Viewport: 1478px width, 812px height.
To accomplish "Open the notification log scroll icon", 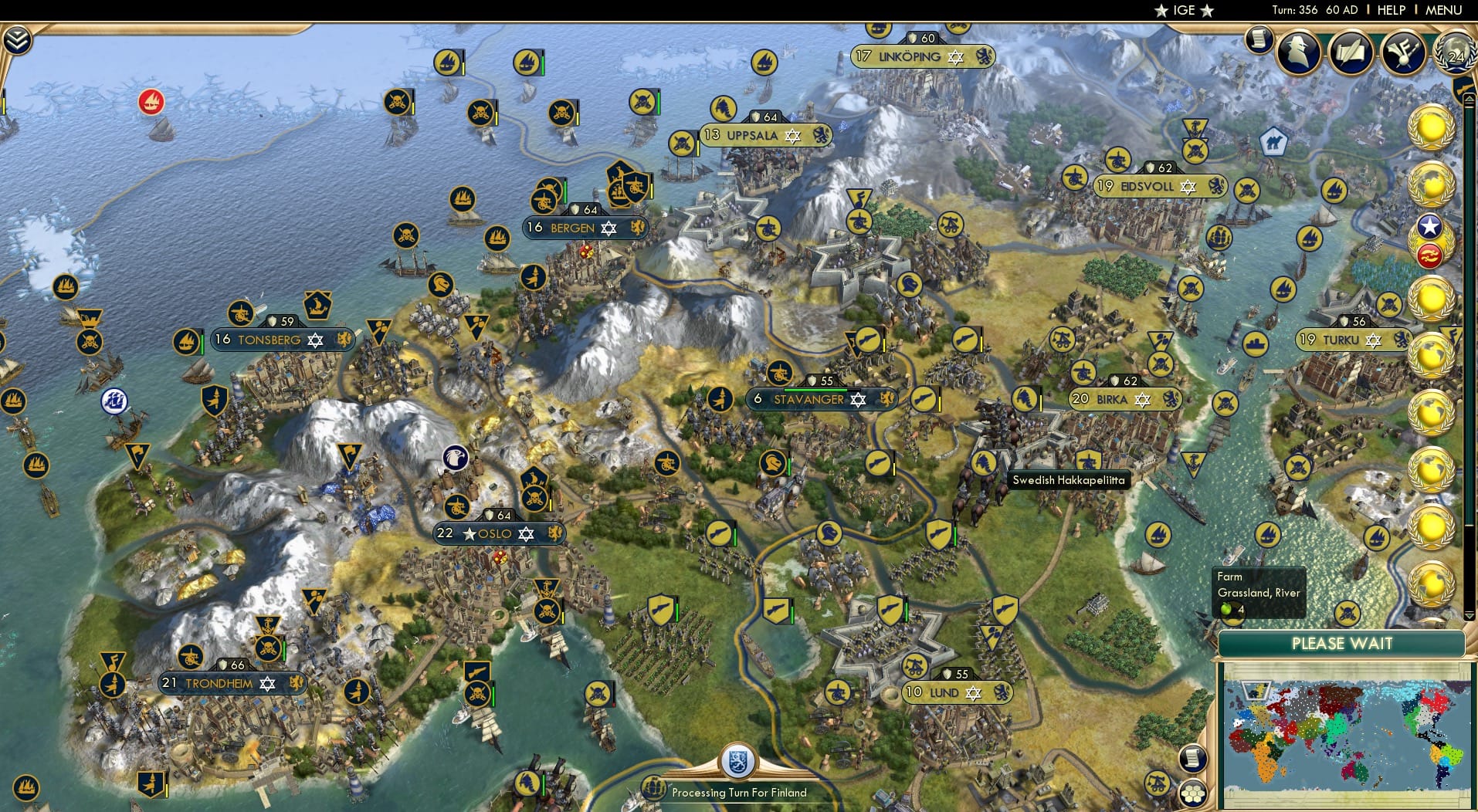I will [x=1260, y=39].
